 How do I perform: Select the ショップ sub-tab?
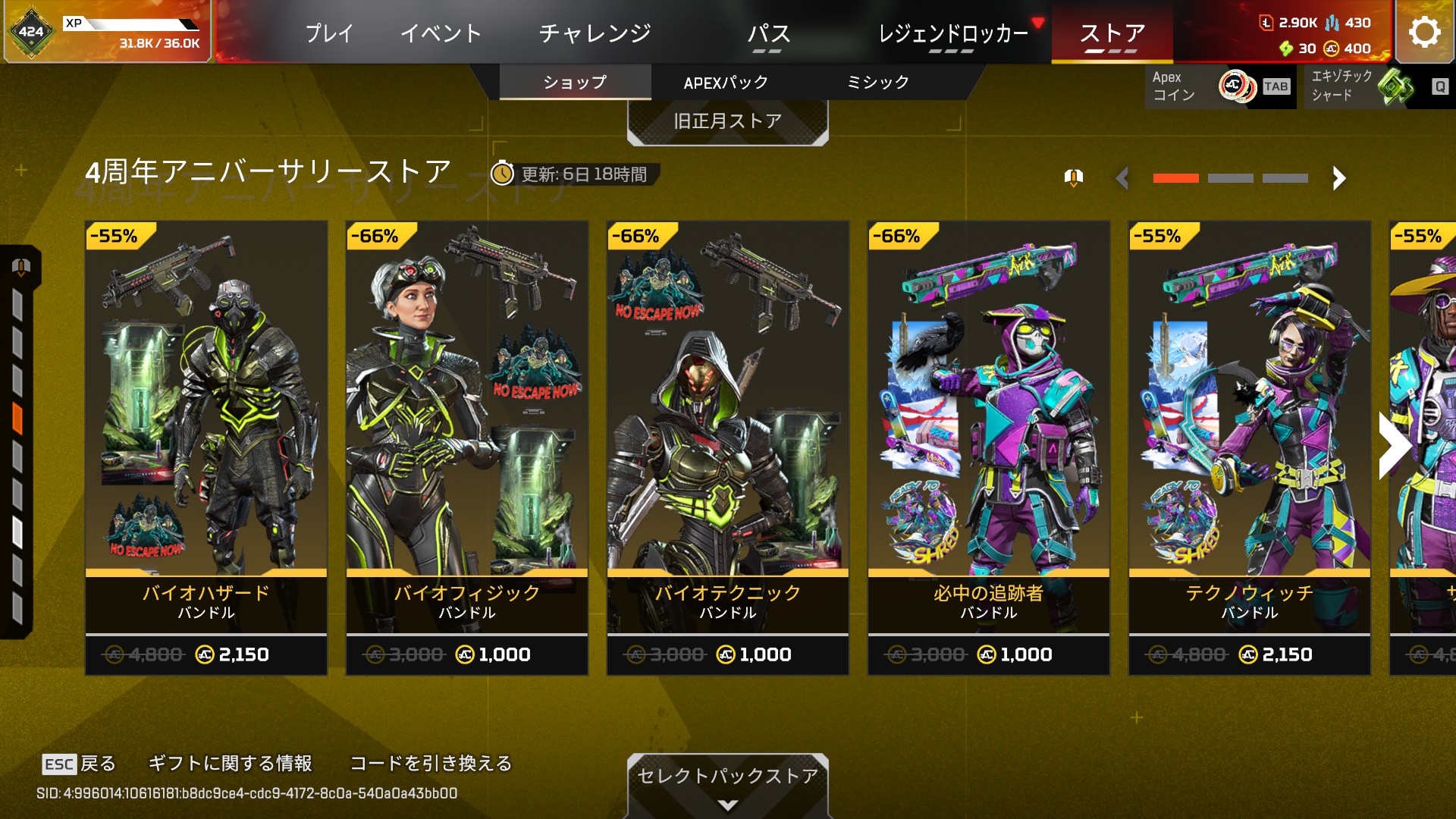575,83
